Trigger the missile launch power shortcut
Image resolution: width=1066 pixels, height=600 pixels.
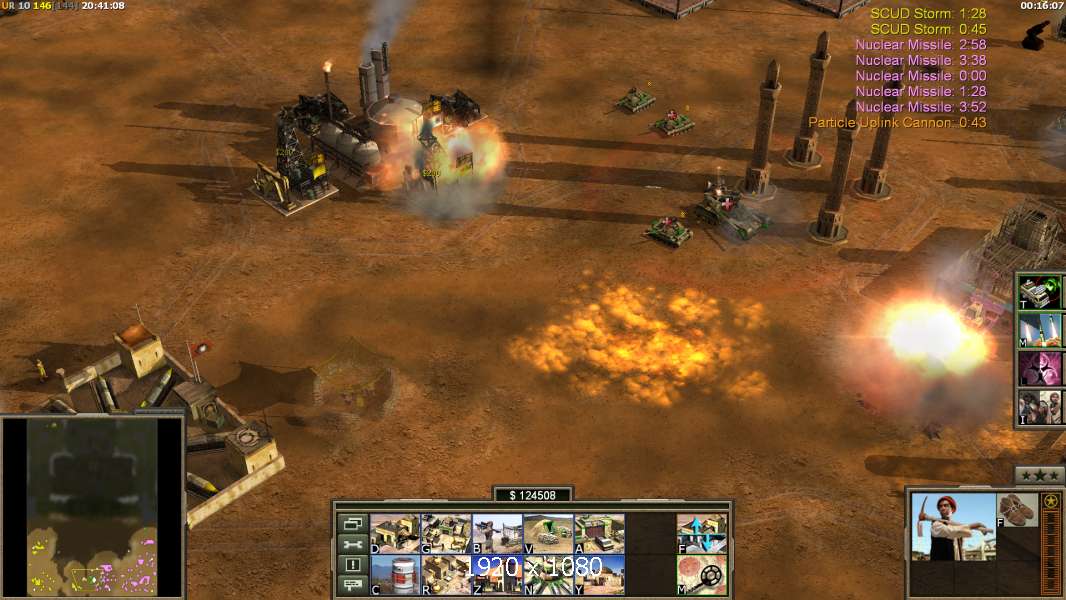point(1039,330)
